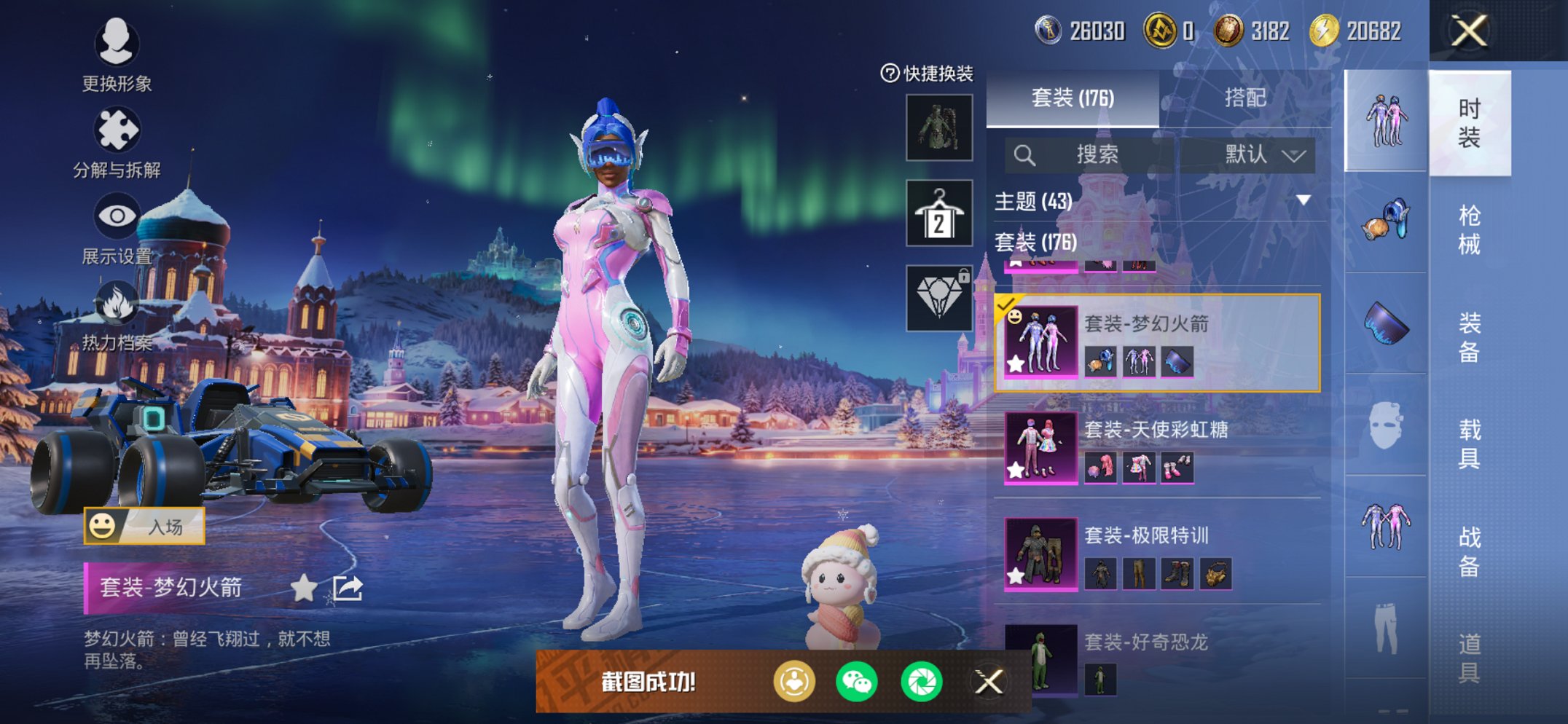Favorite the outfit with the star icon
This screenshot has width=1568, height=724.
(304, 588)
